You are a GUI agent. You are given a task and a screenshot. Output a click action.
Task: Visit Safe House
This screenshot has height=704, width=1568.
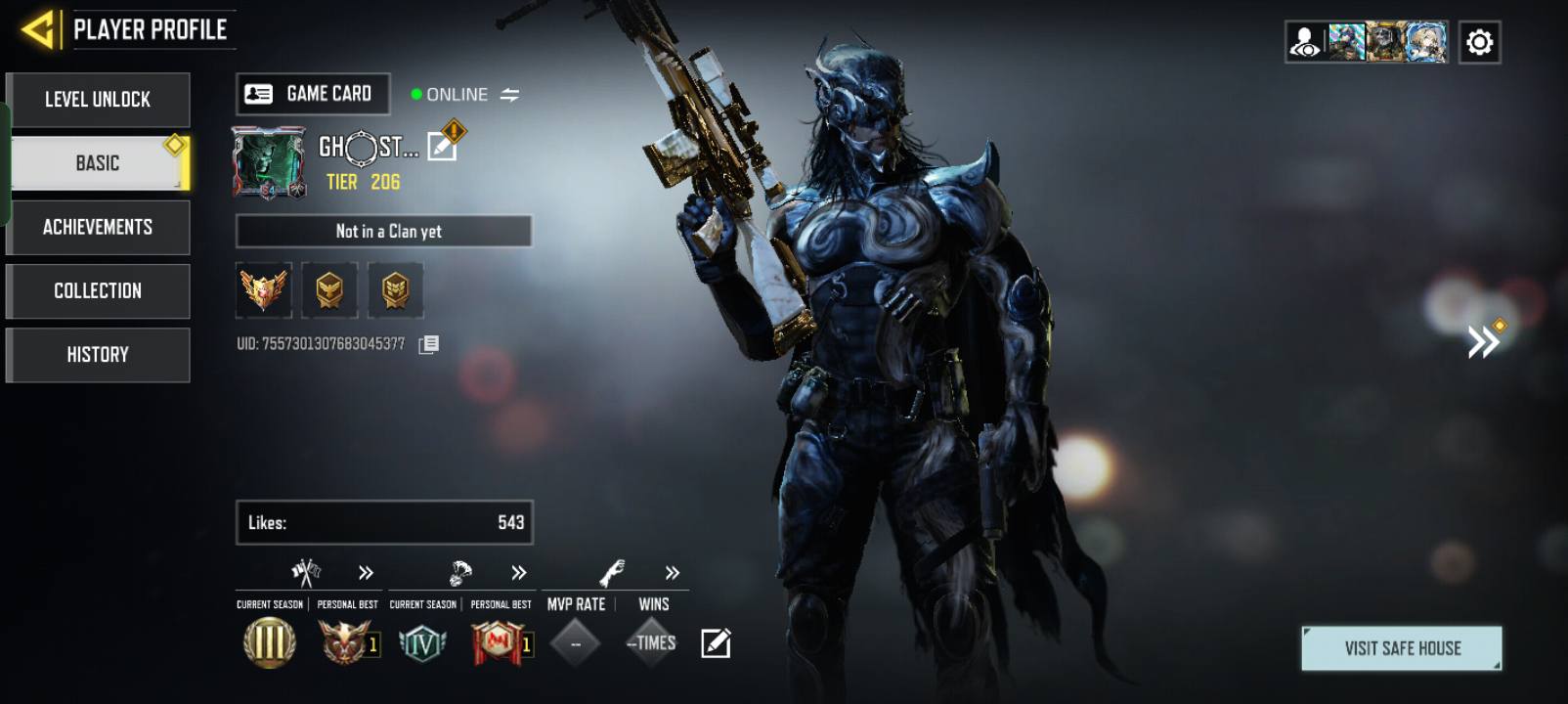(1402, 648)
